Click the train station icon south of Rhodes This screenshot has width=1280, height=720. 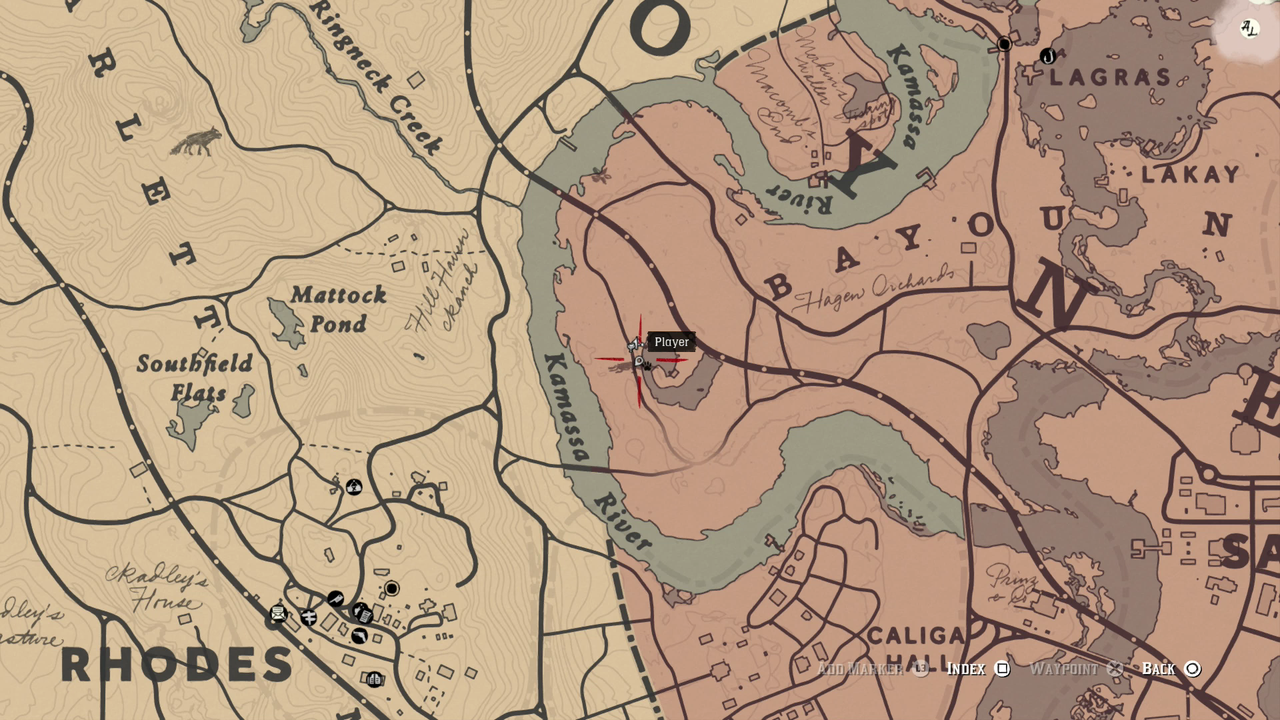tap(376, 679)
